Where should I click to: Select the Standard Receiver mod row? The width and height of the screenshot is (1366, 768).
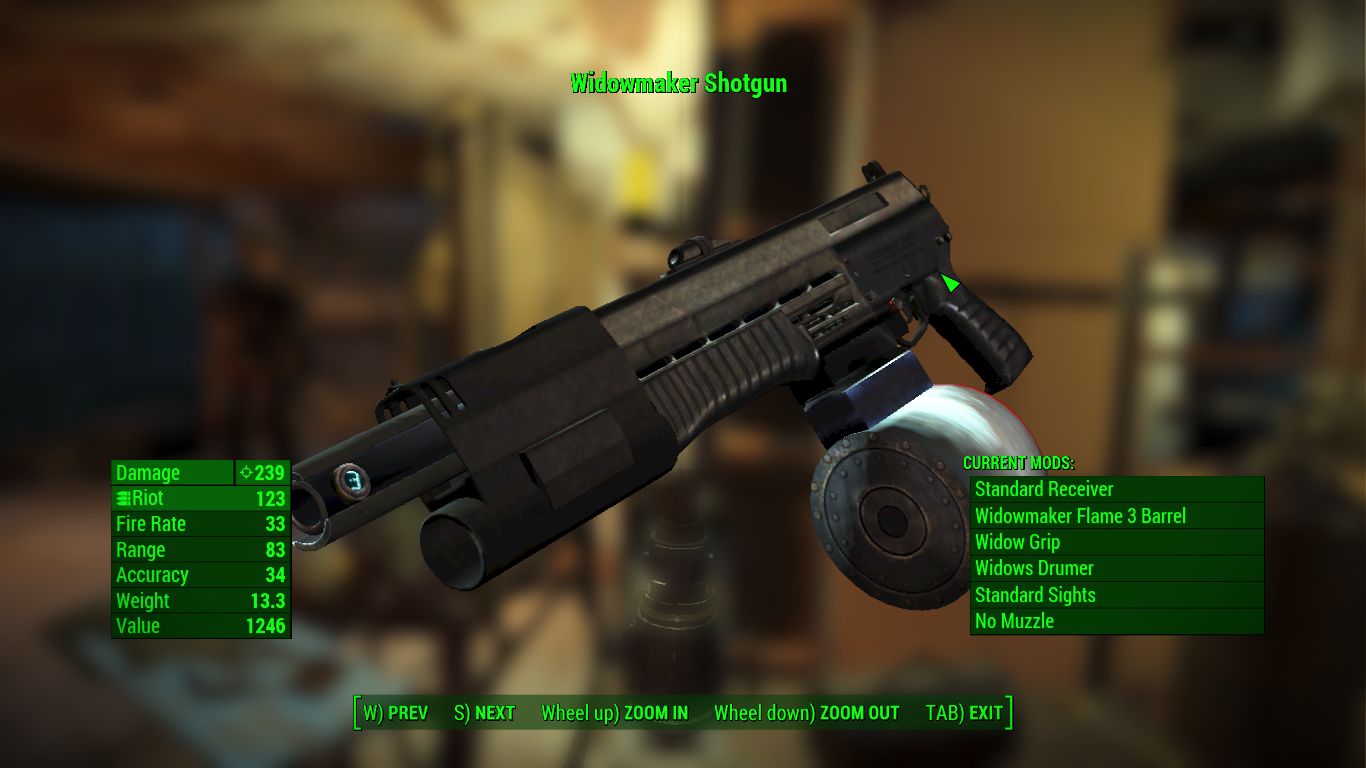[x=1116, y=489]
